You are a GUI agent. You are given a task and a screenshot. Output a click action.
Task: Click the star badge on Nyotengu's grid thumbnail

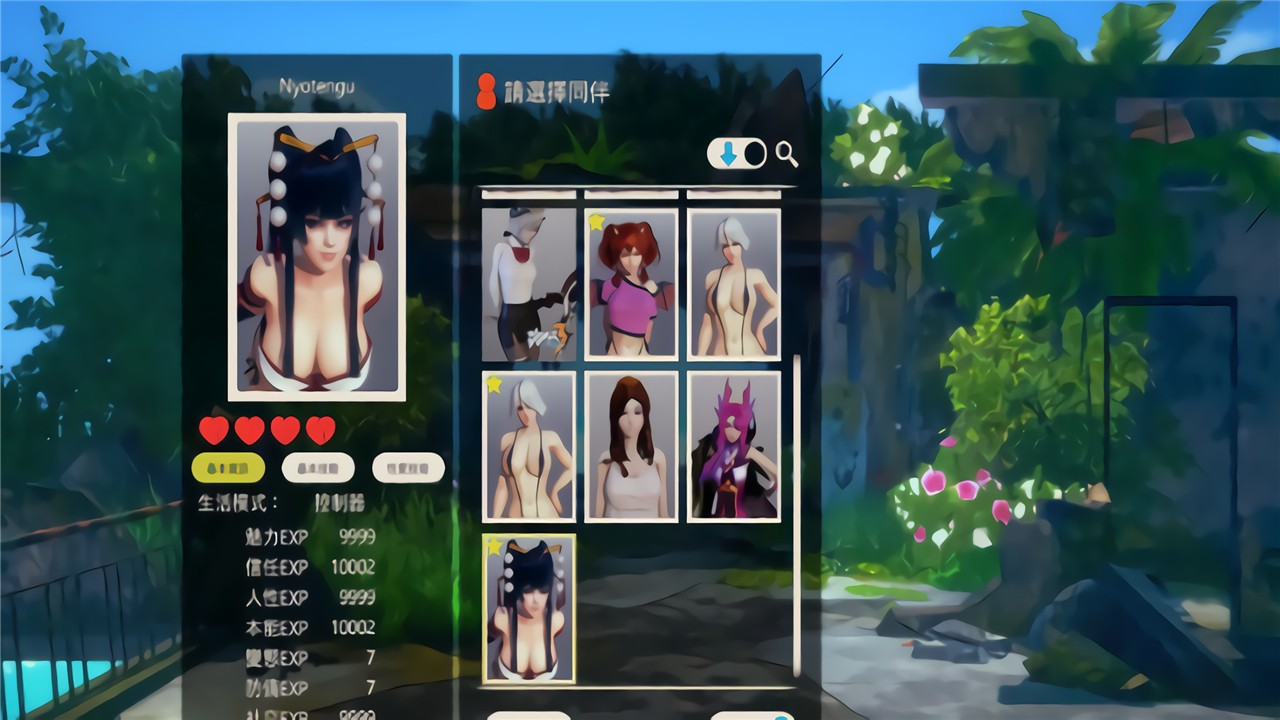(x=494, y=546)
